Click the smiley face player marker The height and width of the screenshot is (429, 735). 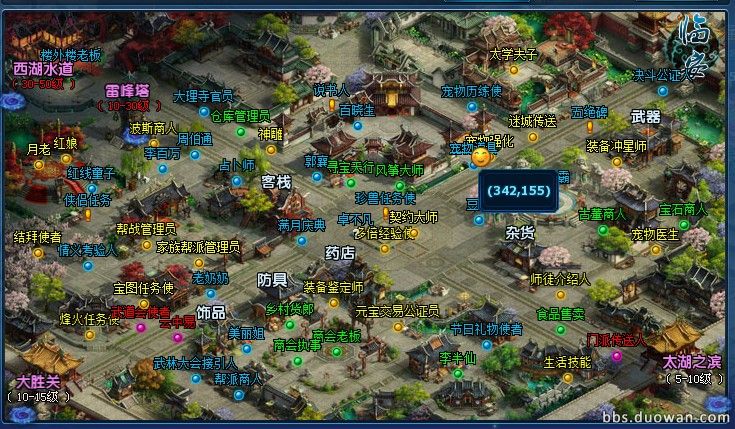coord(481,157)
